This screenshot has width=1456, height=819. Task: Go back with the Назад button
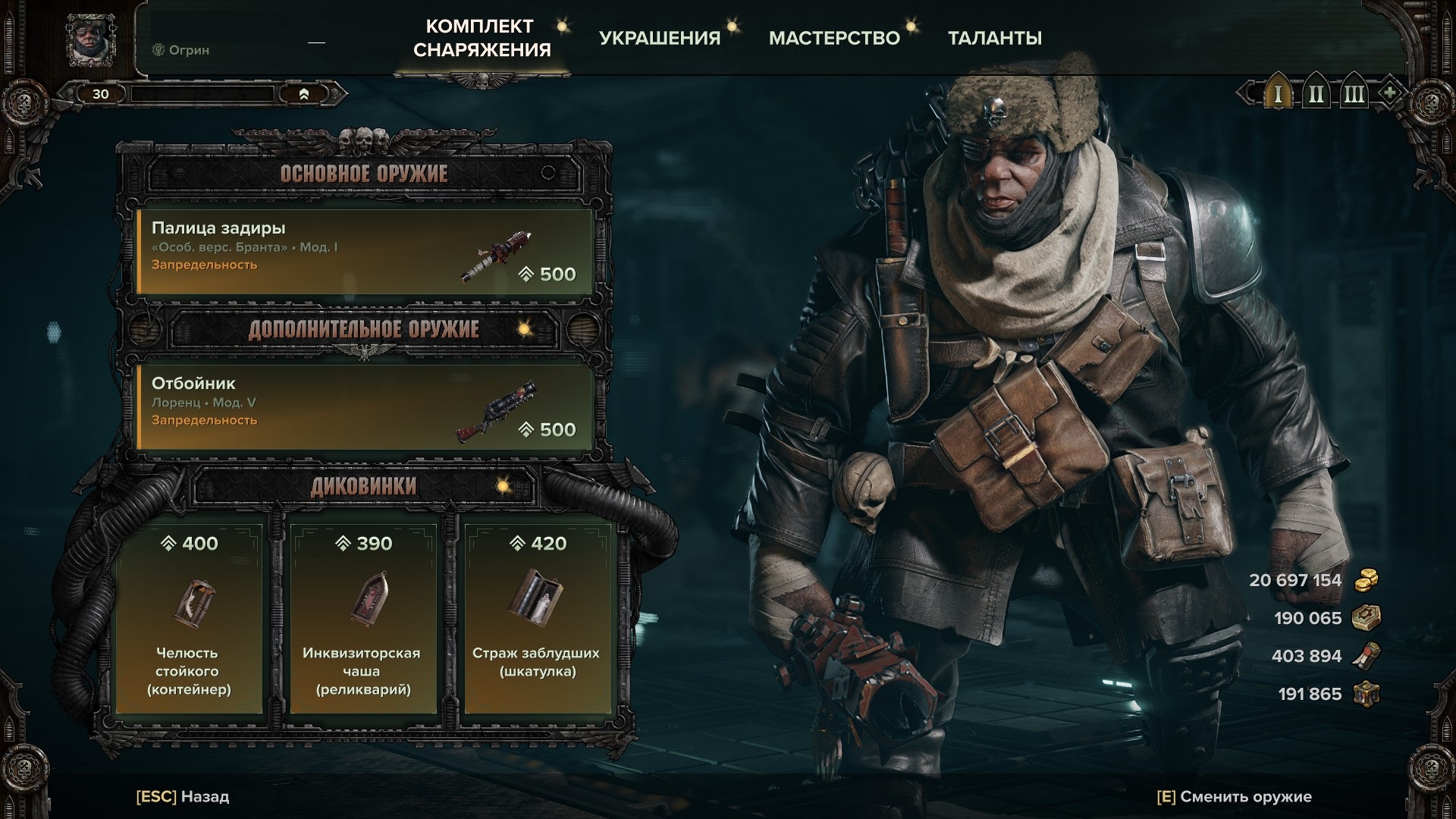click(183, 797)
